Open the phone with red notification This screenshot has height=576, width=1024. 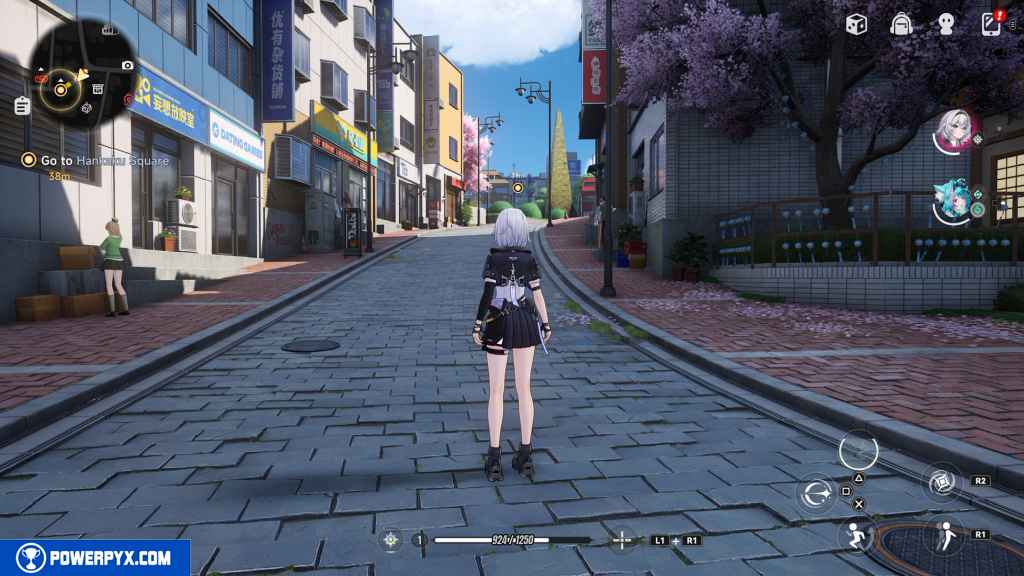coord(991,23)
